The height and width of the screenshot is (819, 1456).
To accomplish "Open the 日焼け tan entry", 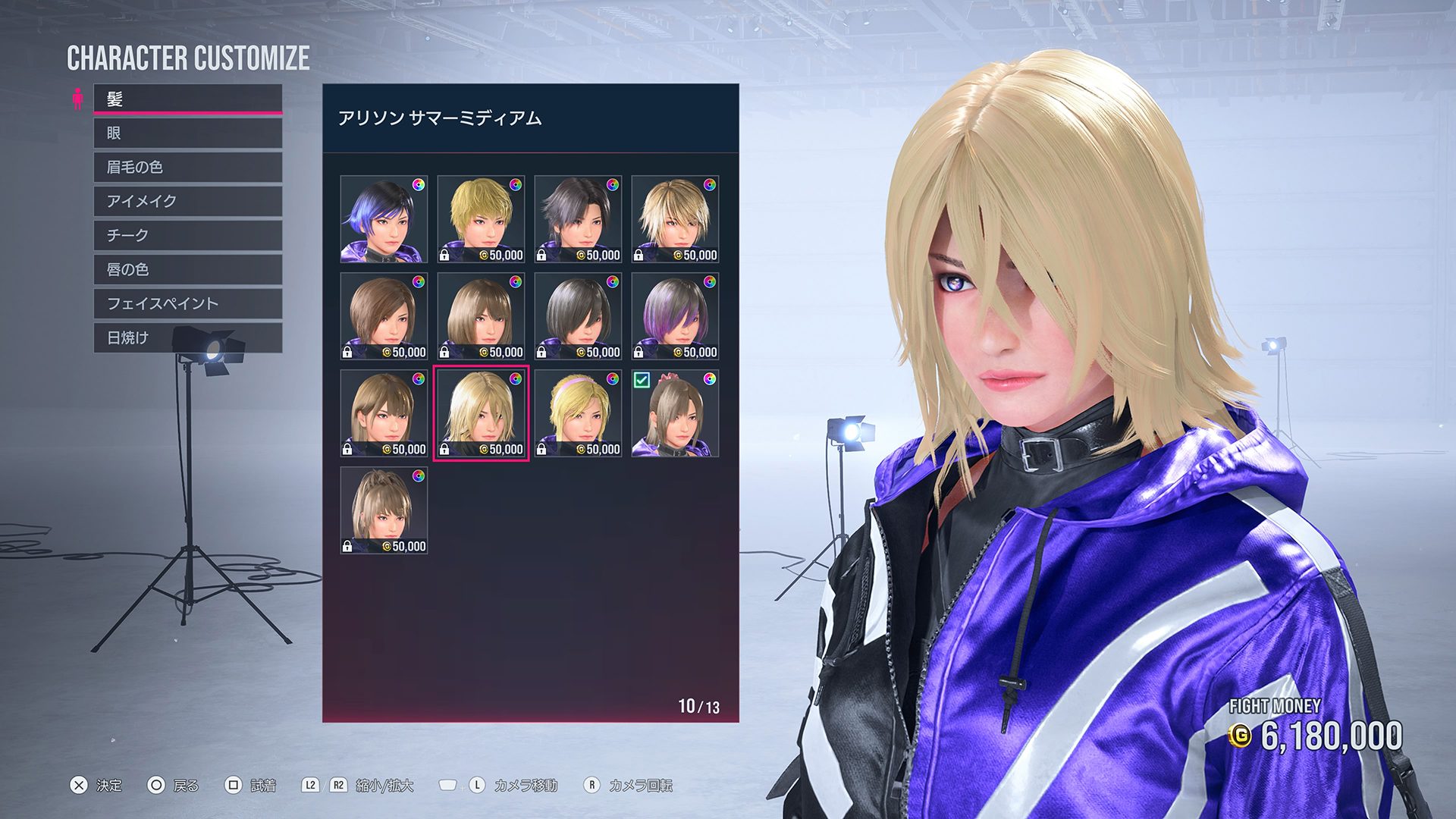I will (x=187, y=338).
